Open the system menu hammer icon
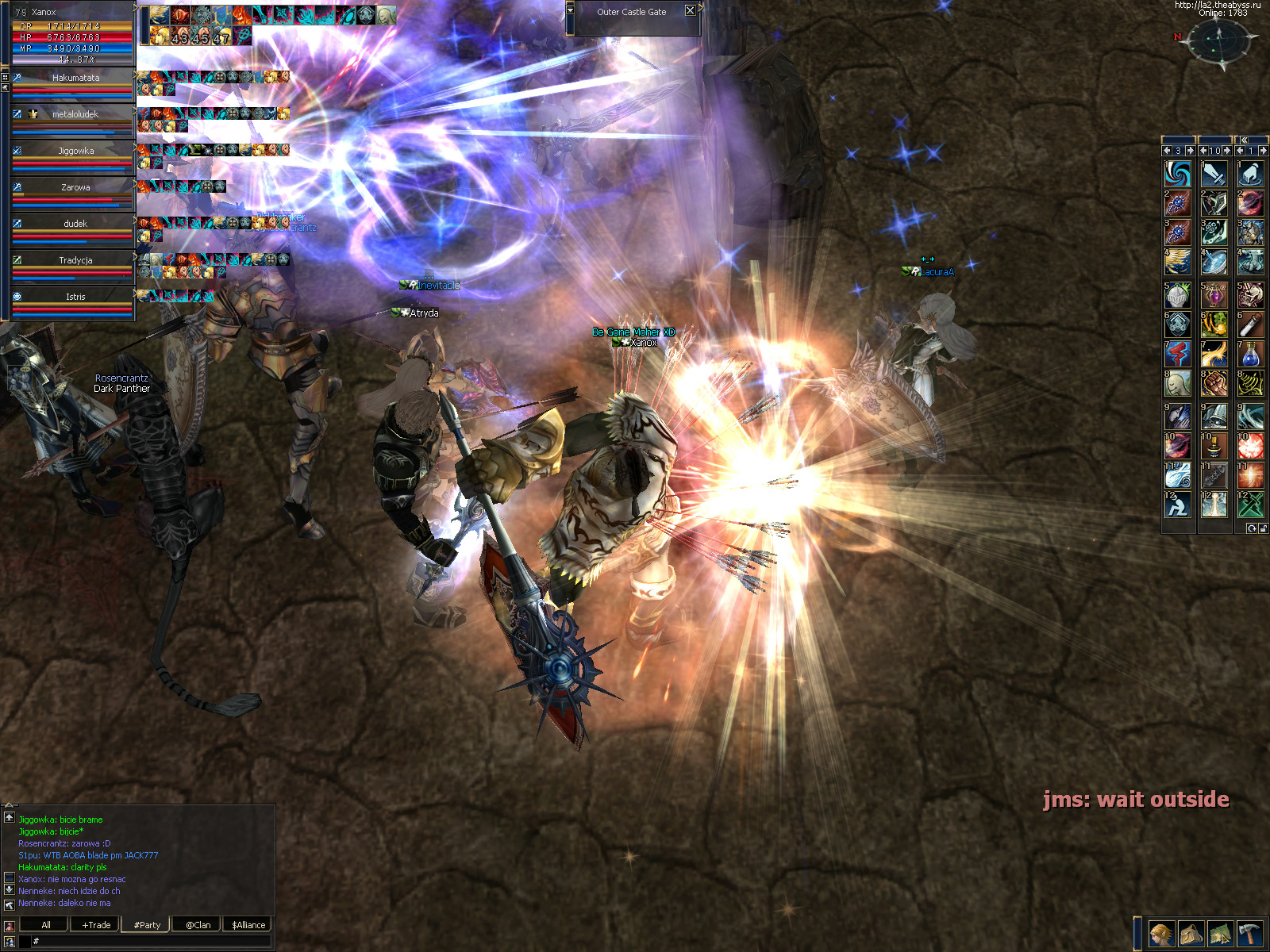The height and width of the screenshot is (952, 1270). click(x=1249, y=934)
